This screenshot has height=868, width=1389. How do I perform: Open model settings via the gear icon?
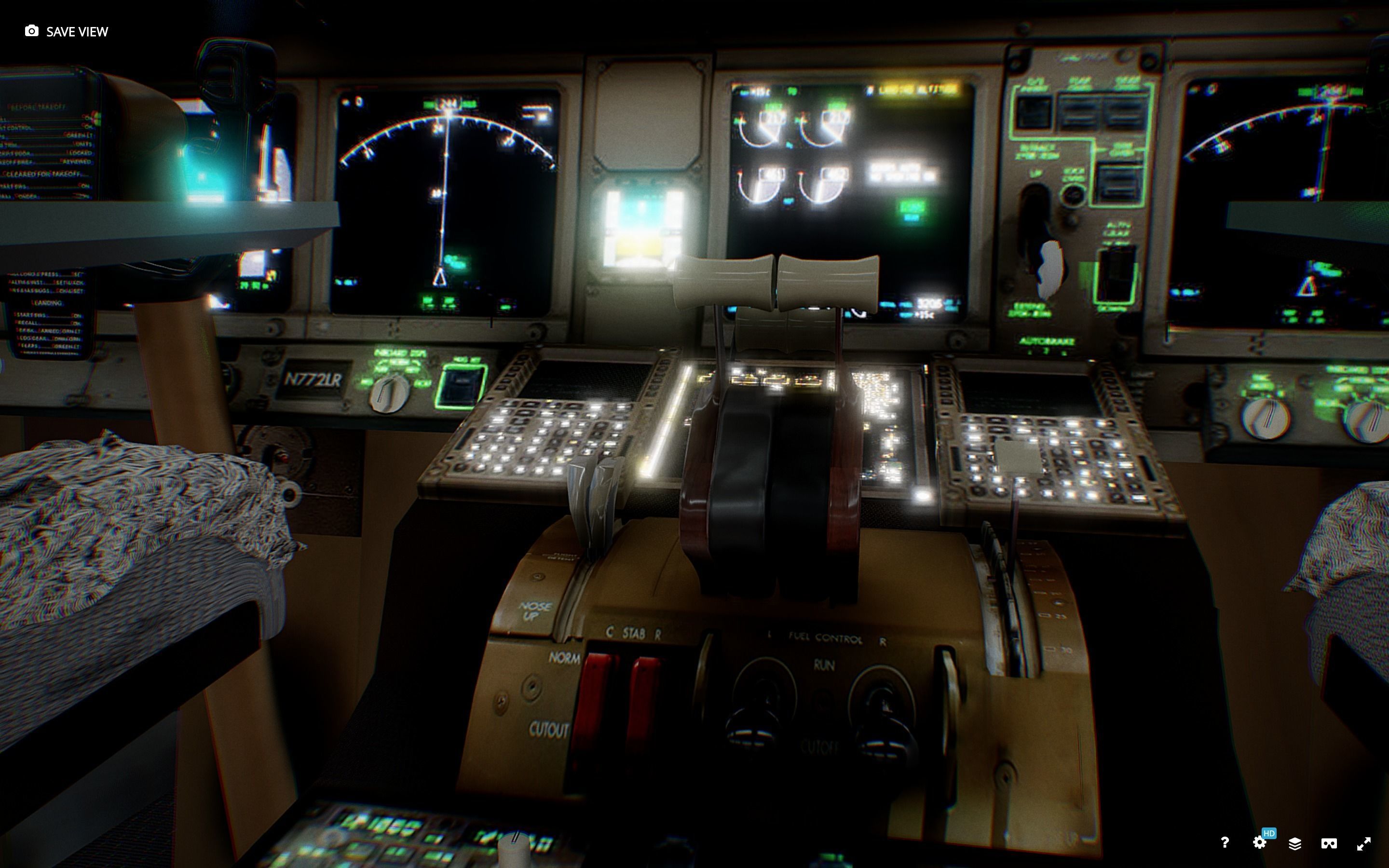click(1260, 843)
